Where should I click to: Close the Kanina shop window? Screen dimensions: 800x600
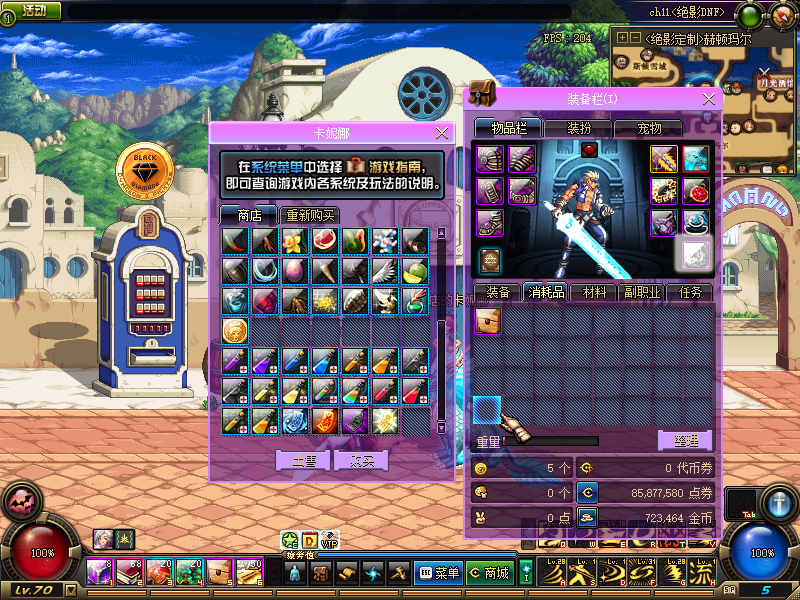click(442, 133)
